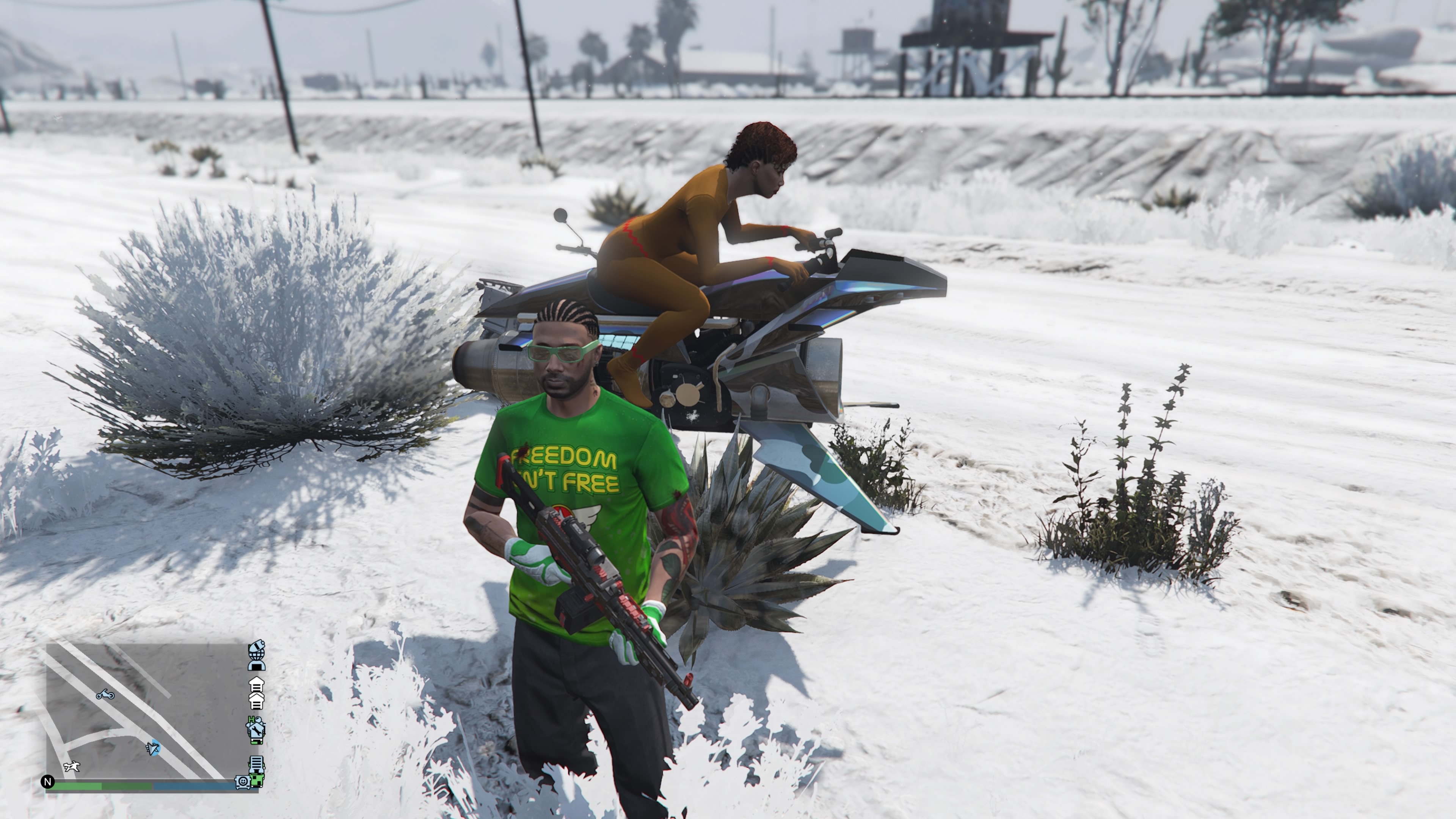1456x819 pixels.
Task: Select the smiley face van blip
Action: (243, 782)
